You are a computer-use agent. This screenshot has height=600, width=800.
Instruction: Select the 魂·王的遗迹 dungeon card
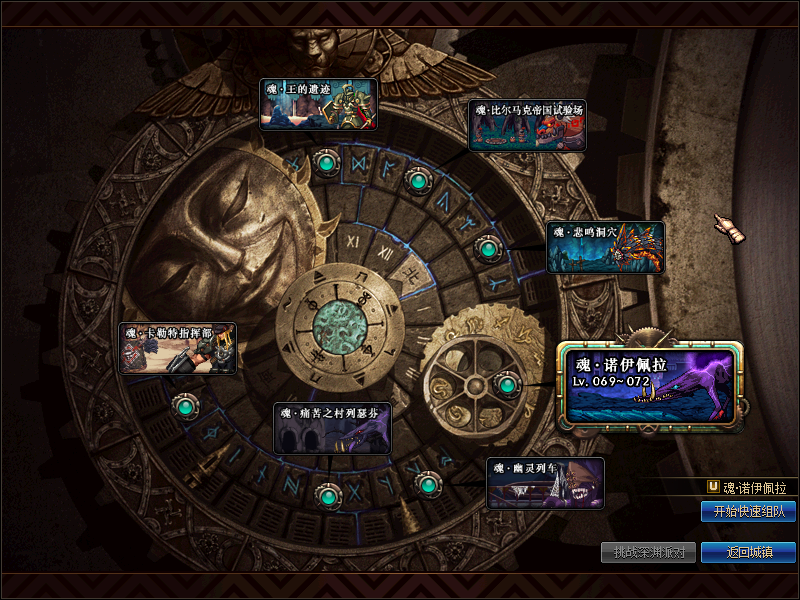click(318, 105)
